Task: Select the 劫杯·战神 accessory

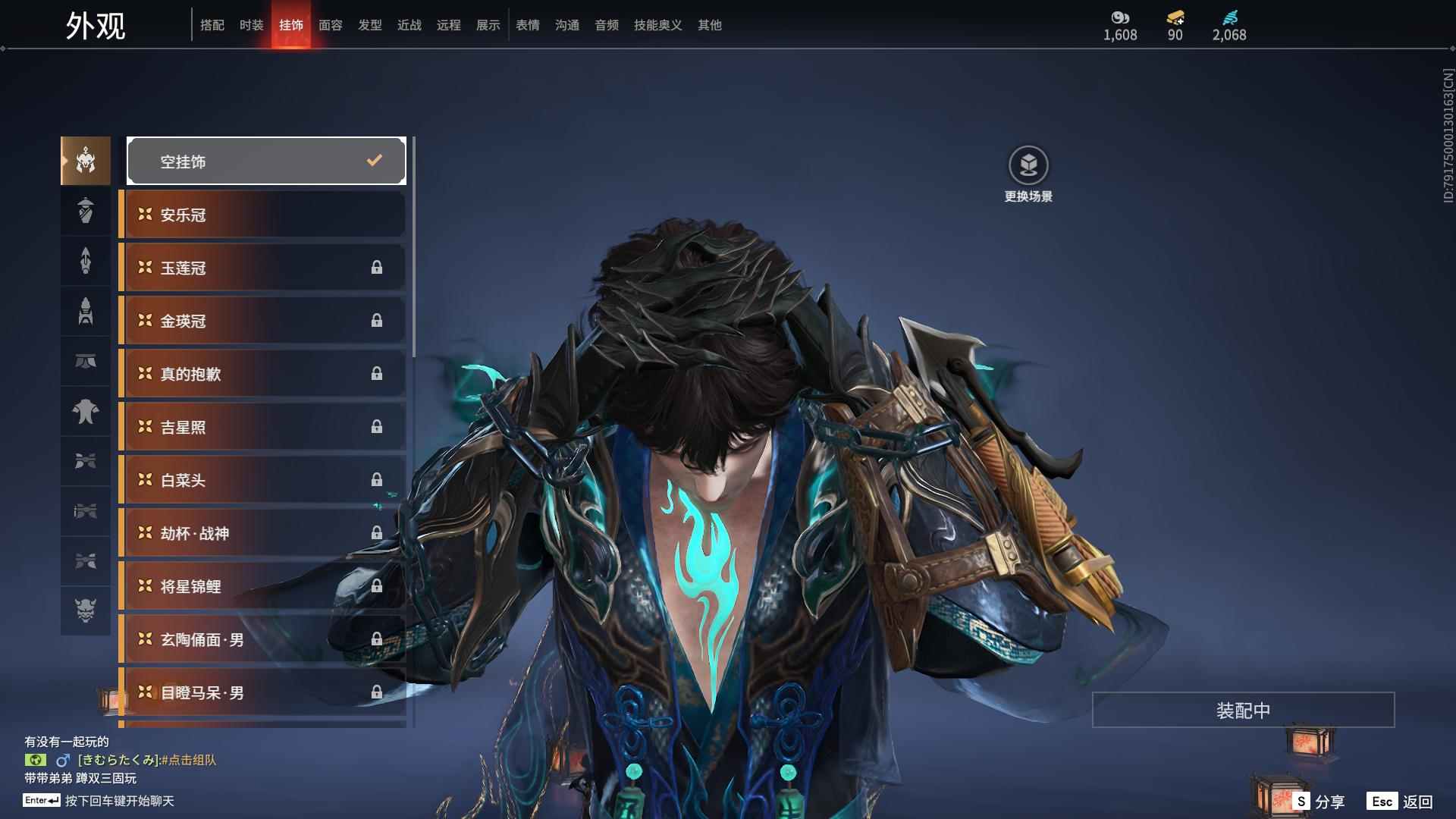Action: tap(263, 533)
